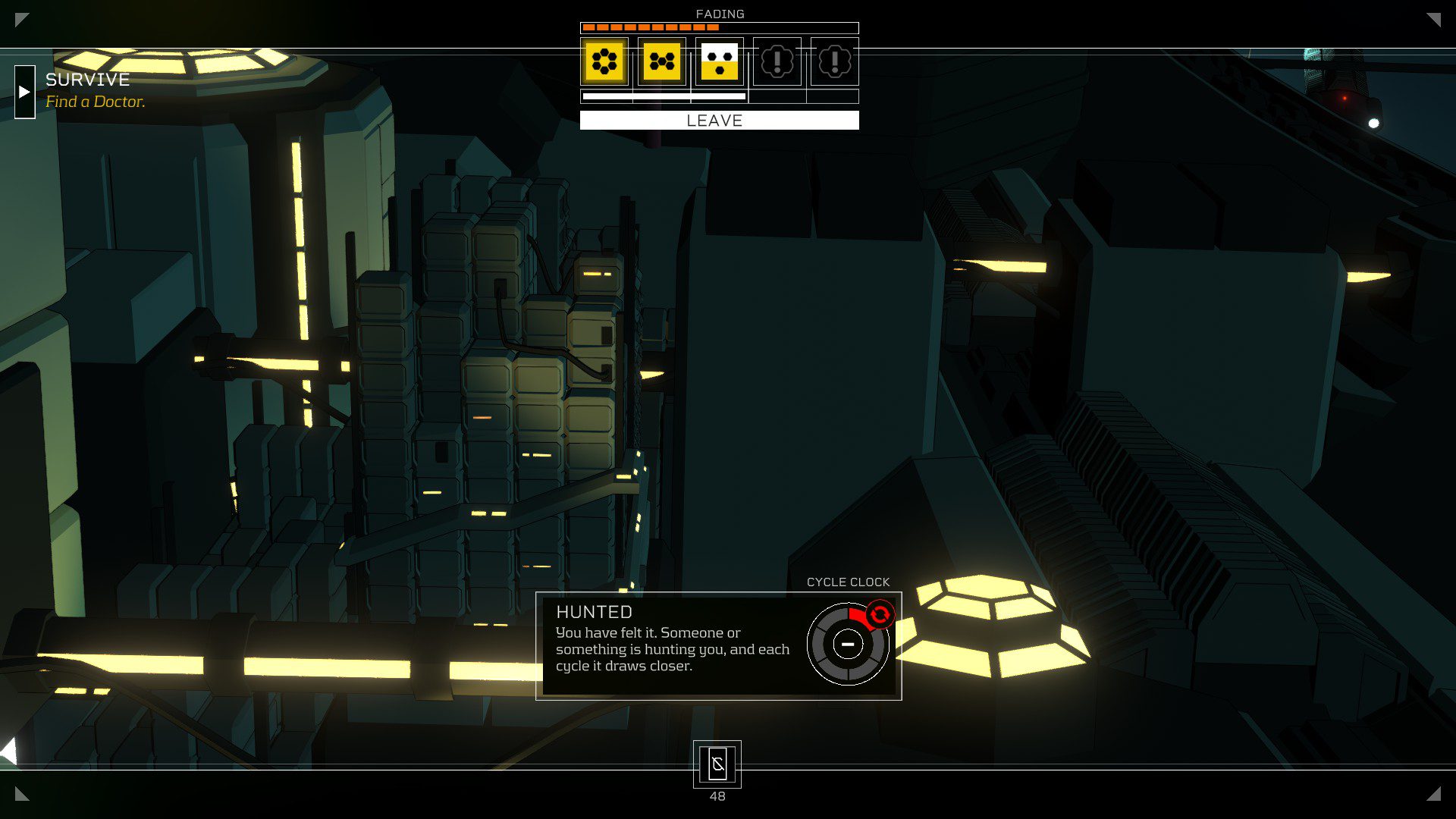Click the white triangle at the left edge
Viewport: 1456px width, 819px height.
pos(9,752)
